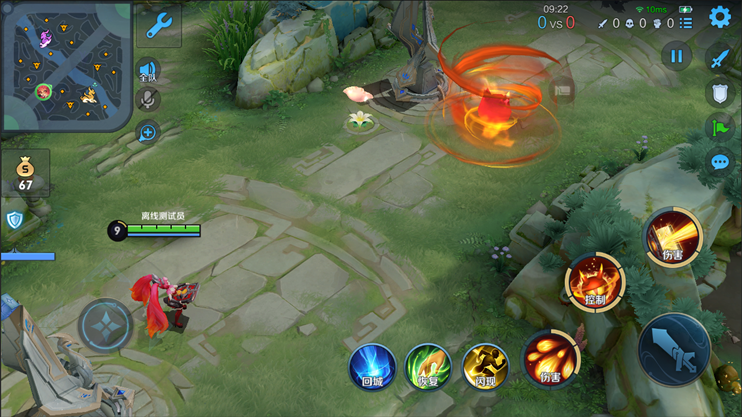Open the minimap in the corner
This screenshot has width=742, height=417.
[66, 66]
